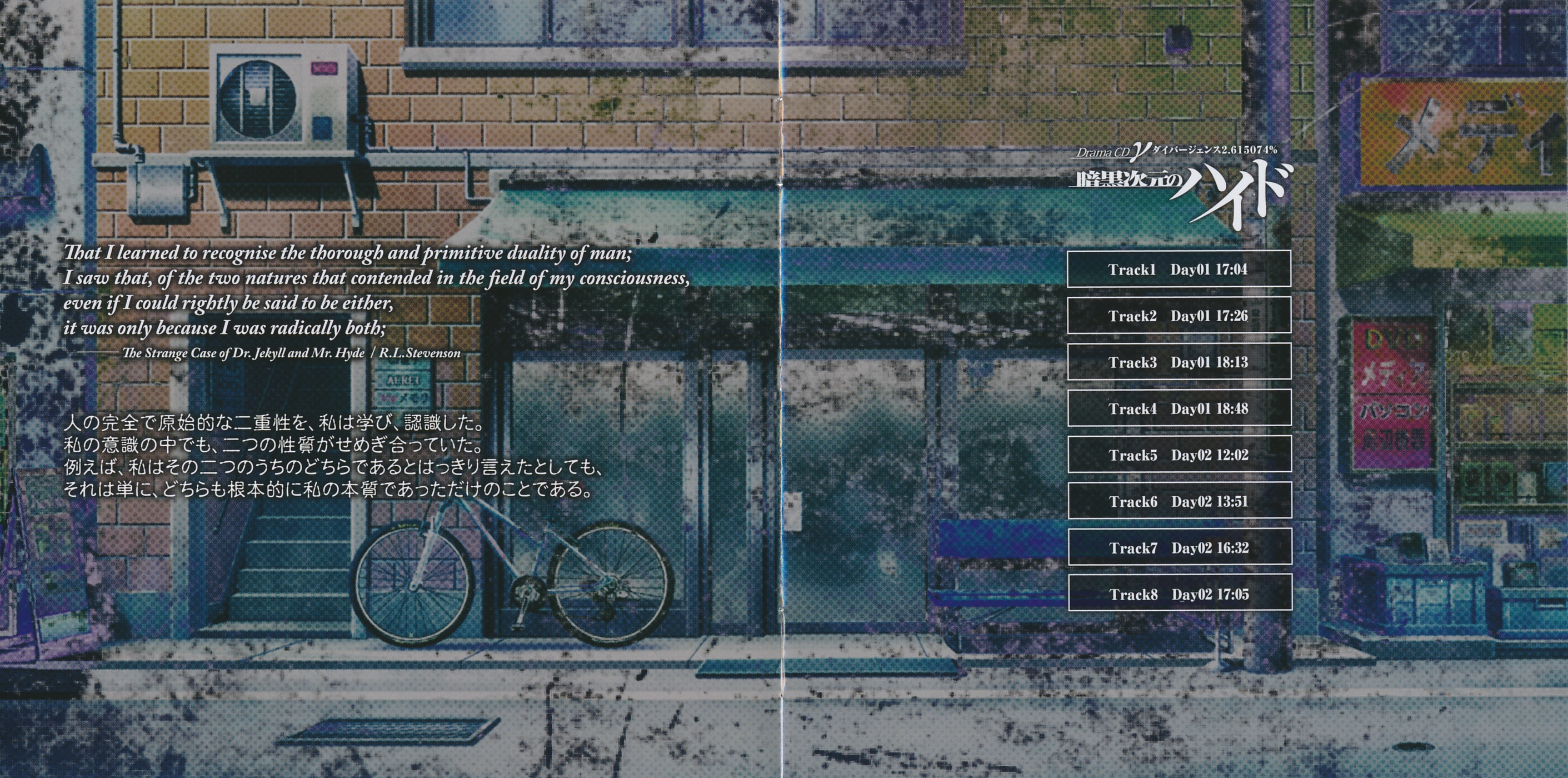
Task: Select Track1 Day01 17:04
Action: 1179,269
